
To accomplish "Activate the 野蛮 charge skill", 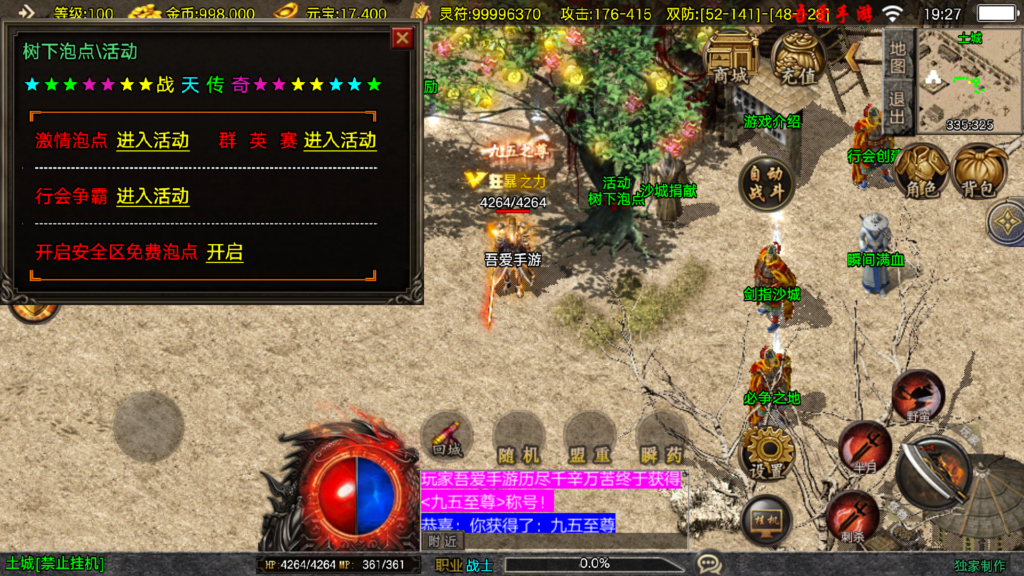I will point(918,395).
